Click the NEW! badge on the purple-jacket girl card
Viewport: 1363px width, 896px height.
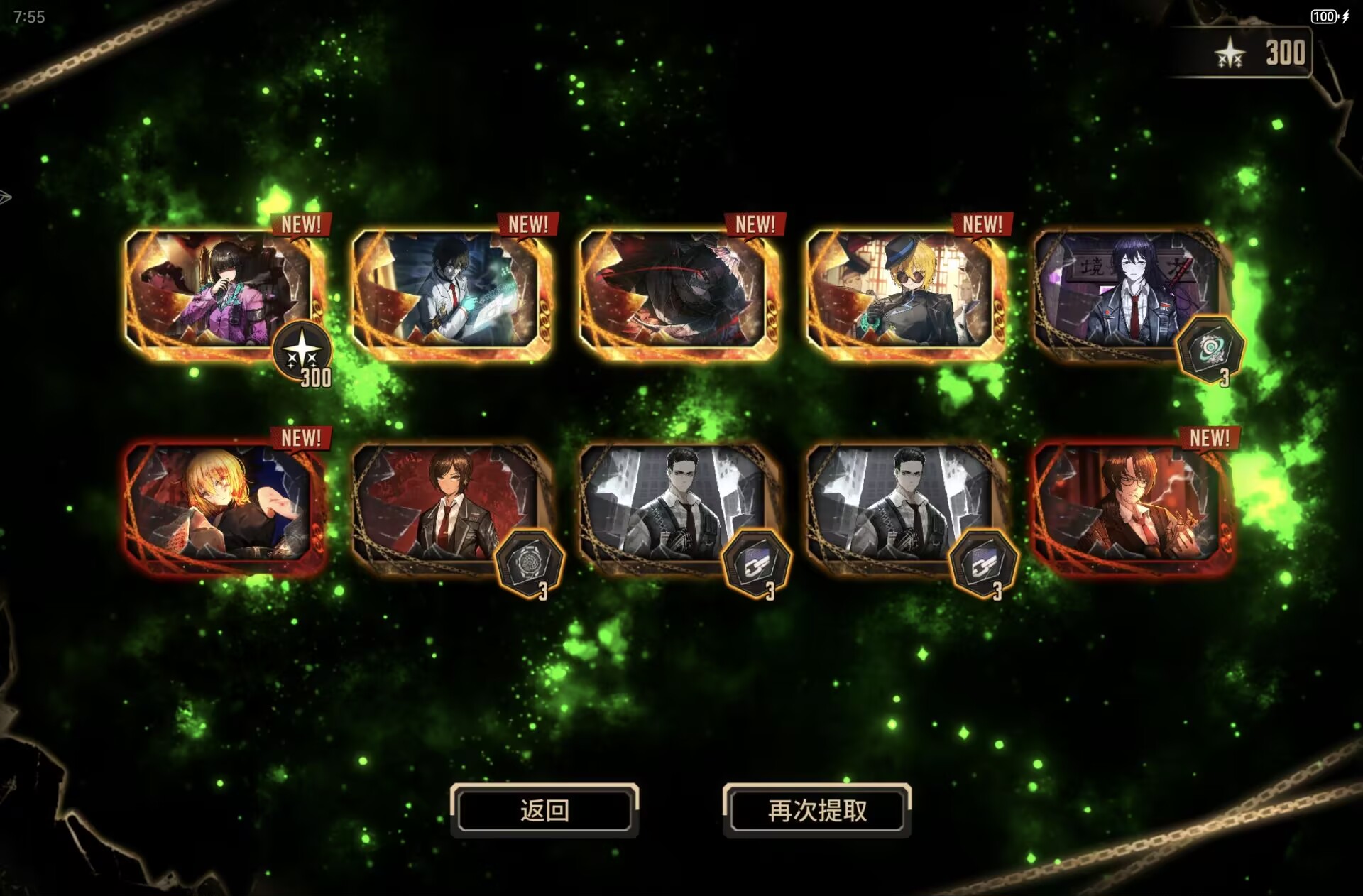pos(301,225)
